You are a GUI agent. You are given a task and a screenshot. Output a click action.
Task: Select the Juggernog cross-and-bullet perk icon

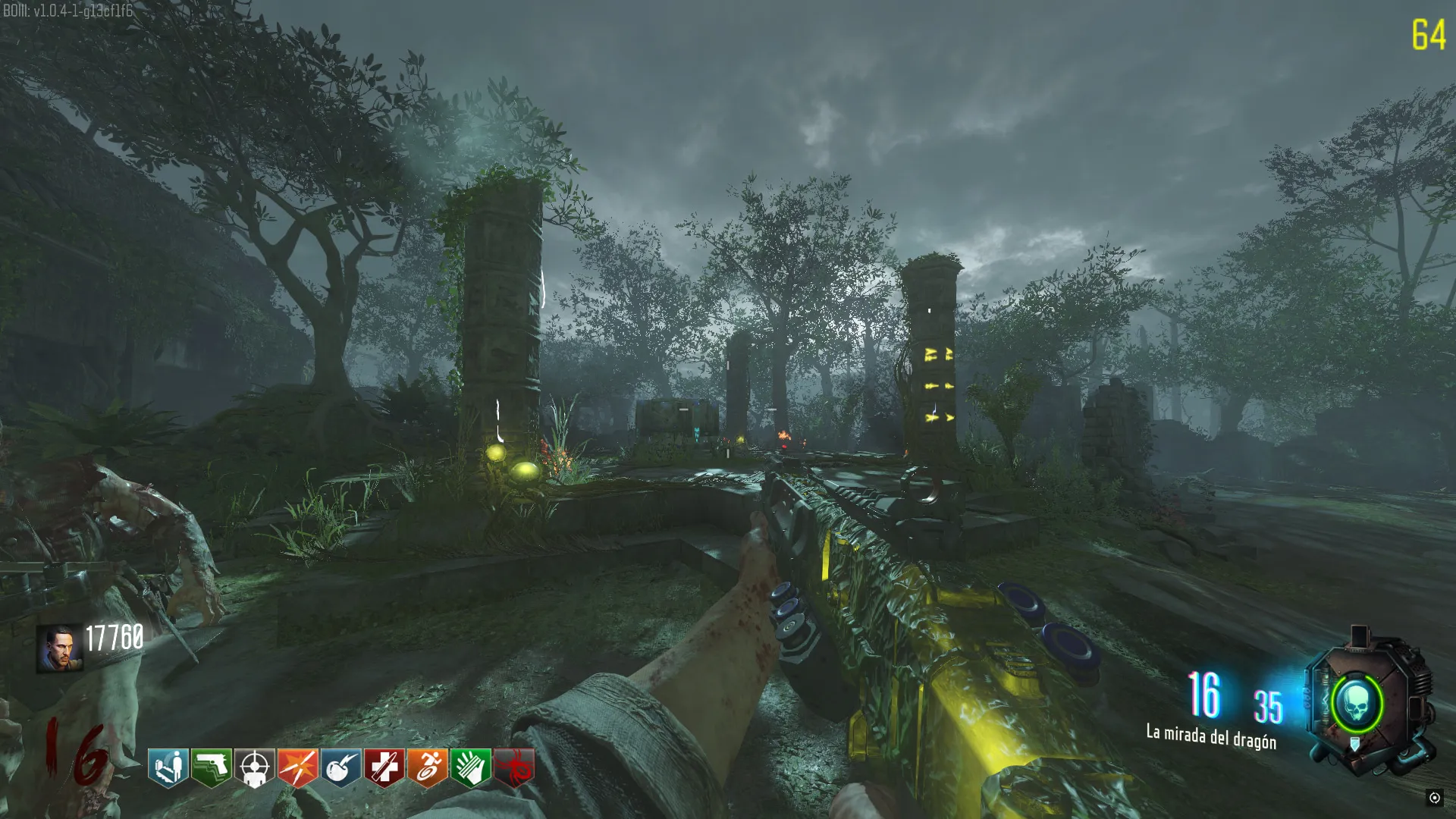pos(384,767)
